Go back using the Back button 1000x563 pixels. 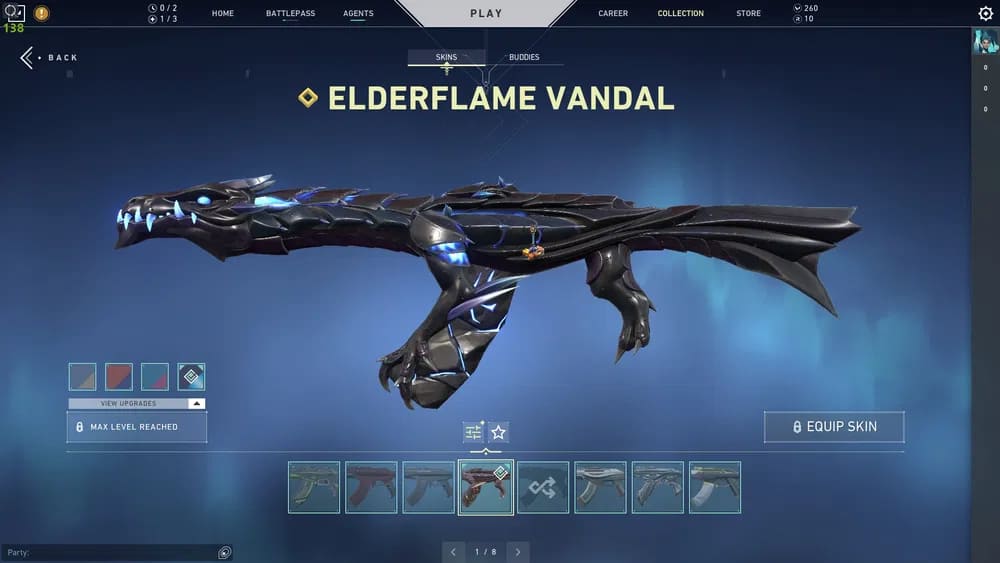[x=50, y=58]
